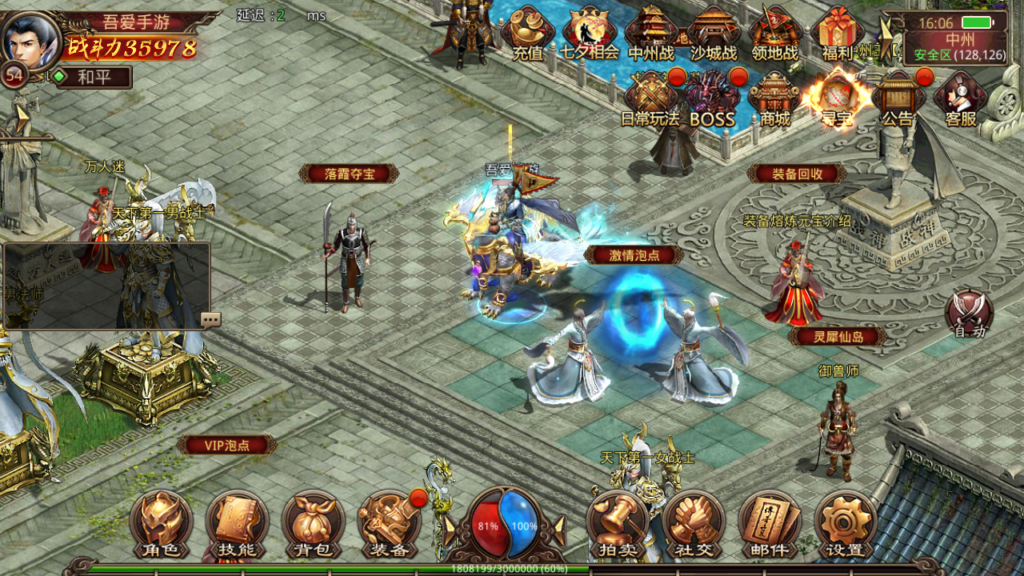1024x576 pixels.
Task: Open the 角色 character sheet
Action: point(161,524)
